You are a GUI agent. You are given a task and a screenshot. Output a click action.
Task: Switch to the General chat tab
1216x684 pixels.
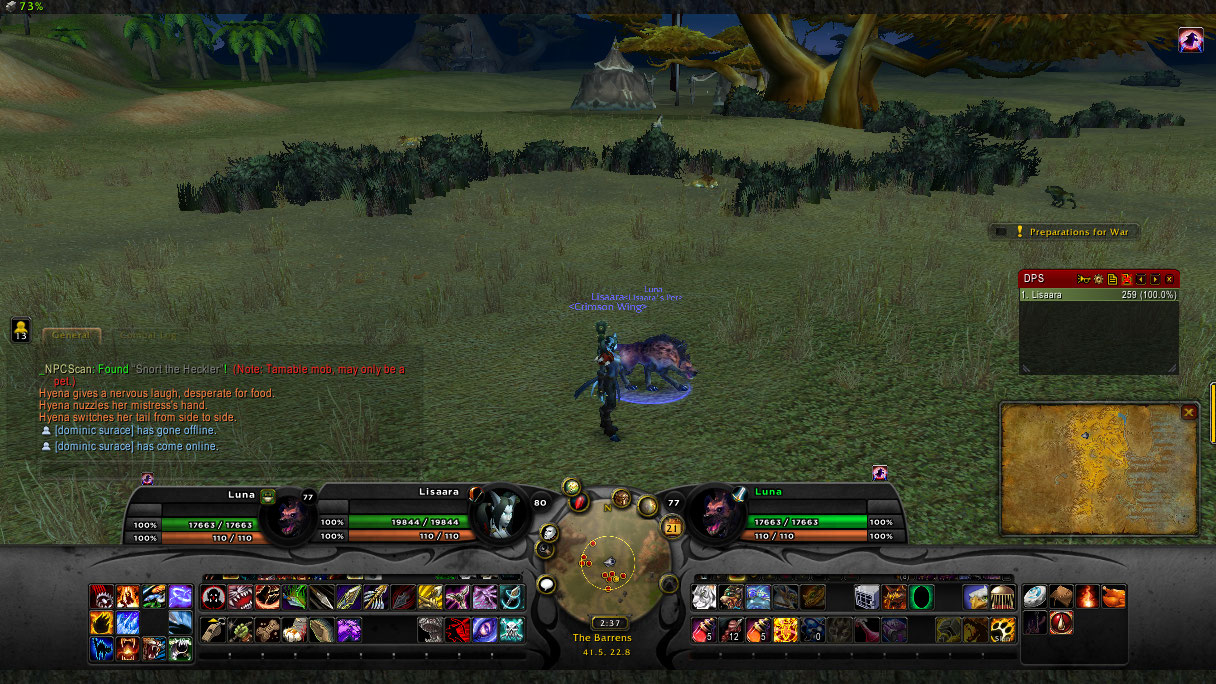click(x=71, y=336)
